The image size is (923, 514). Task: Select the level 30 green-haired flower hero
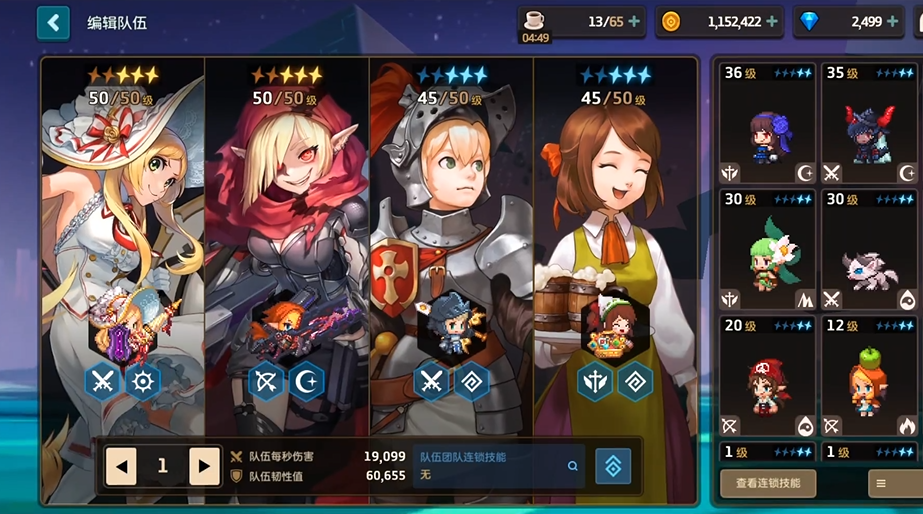click(767, 250)
